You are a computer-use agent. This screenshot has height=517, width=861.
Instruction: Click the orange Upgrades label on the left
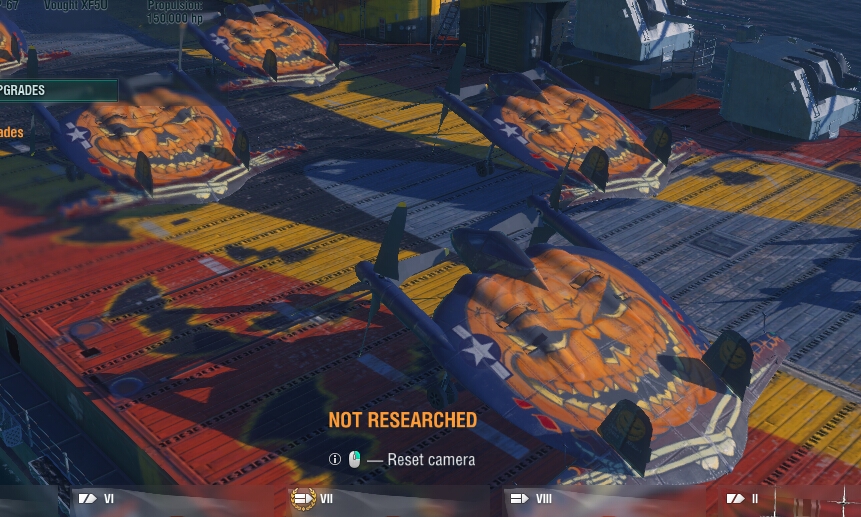(12, 133)
